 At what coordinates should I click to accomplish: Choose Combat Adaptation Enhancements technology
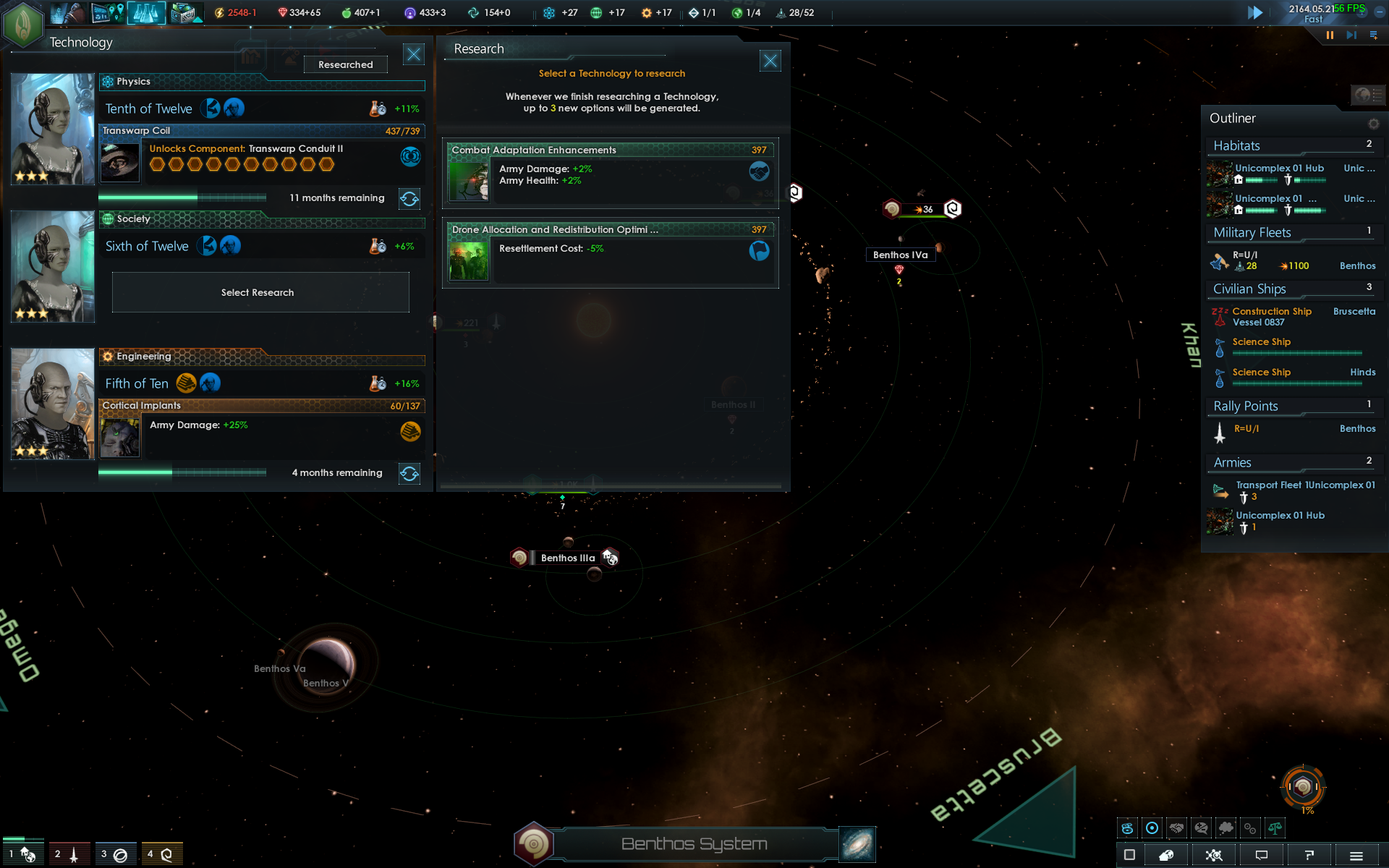pyautogui.click(x=611, y=174)
